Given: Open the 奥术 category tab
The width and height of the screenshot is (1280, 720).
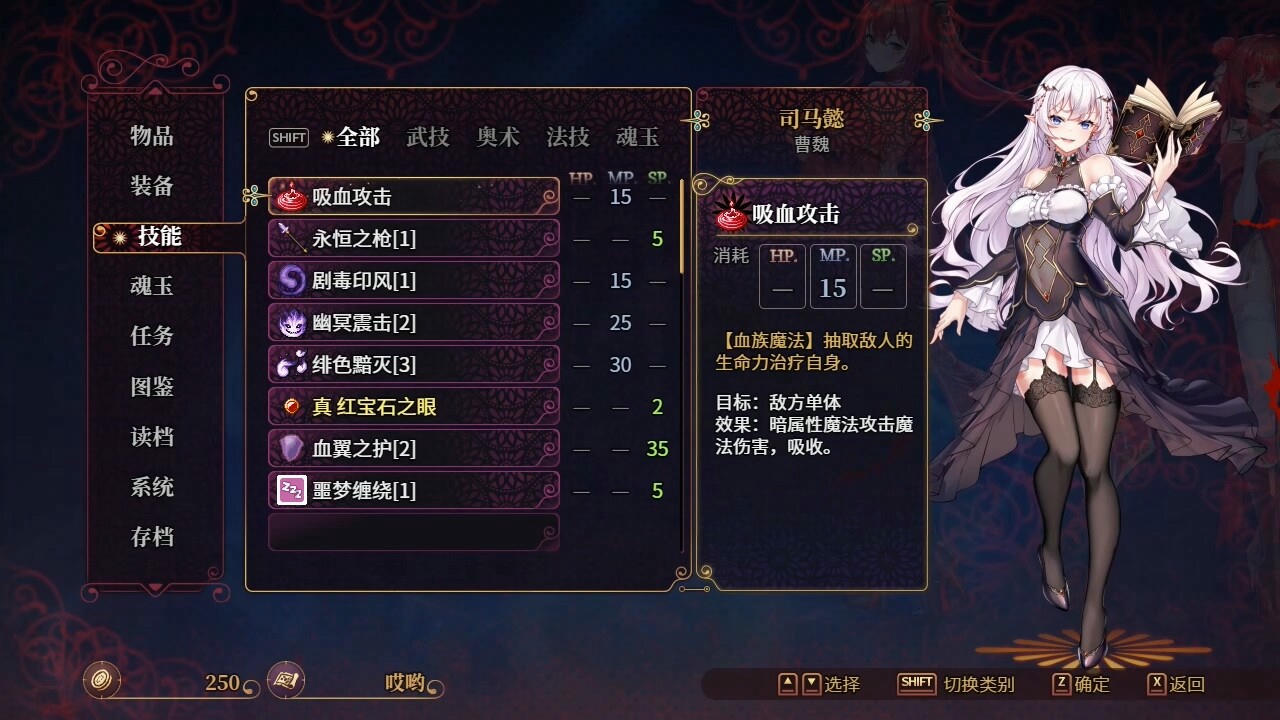Looking at the screenshot, I should pos(498,137).
